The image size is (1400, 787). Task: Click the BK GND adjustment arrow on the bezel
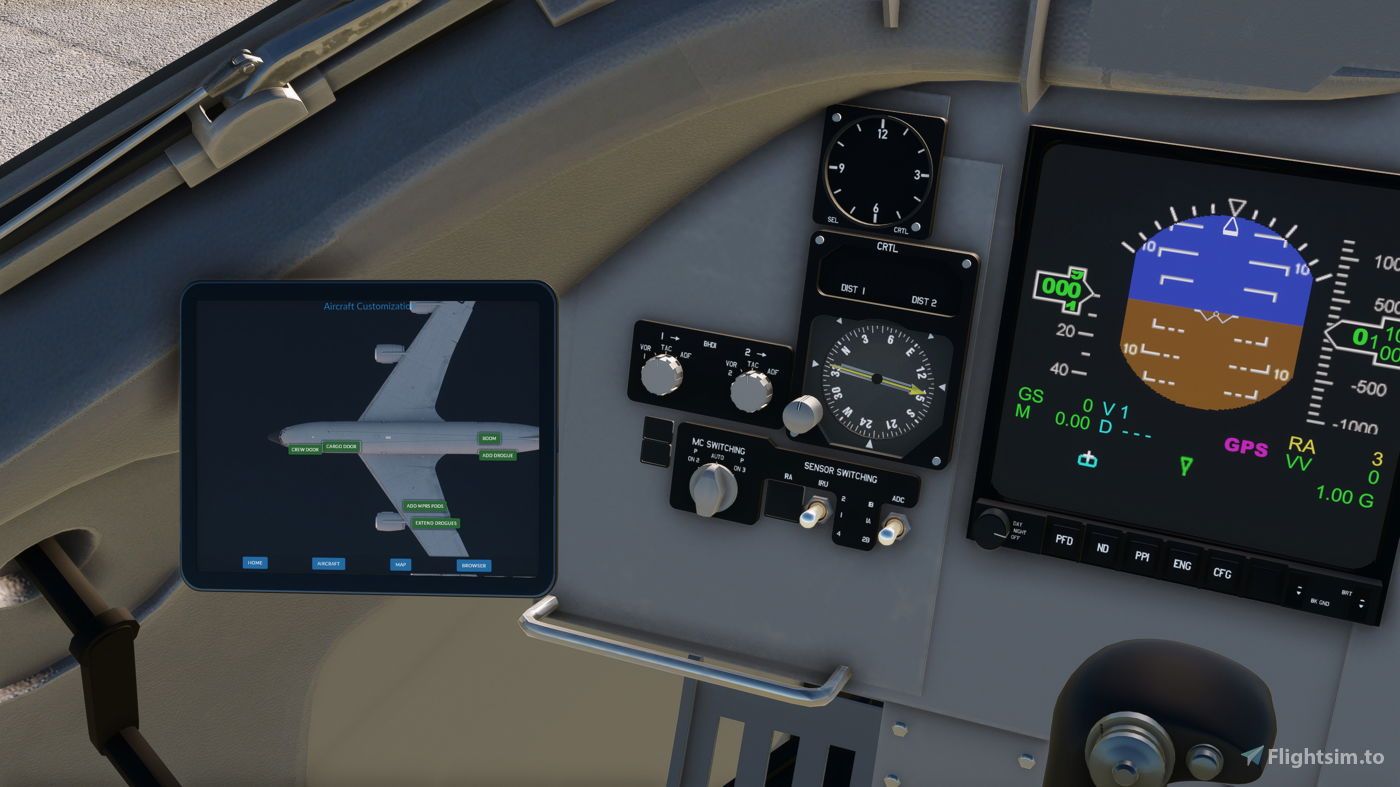(1298, 589)
